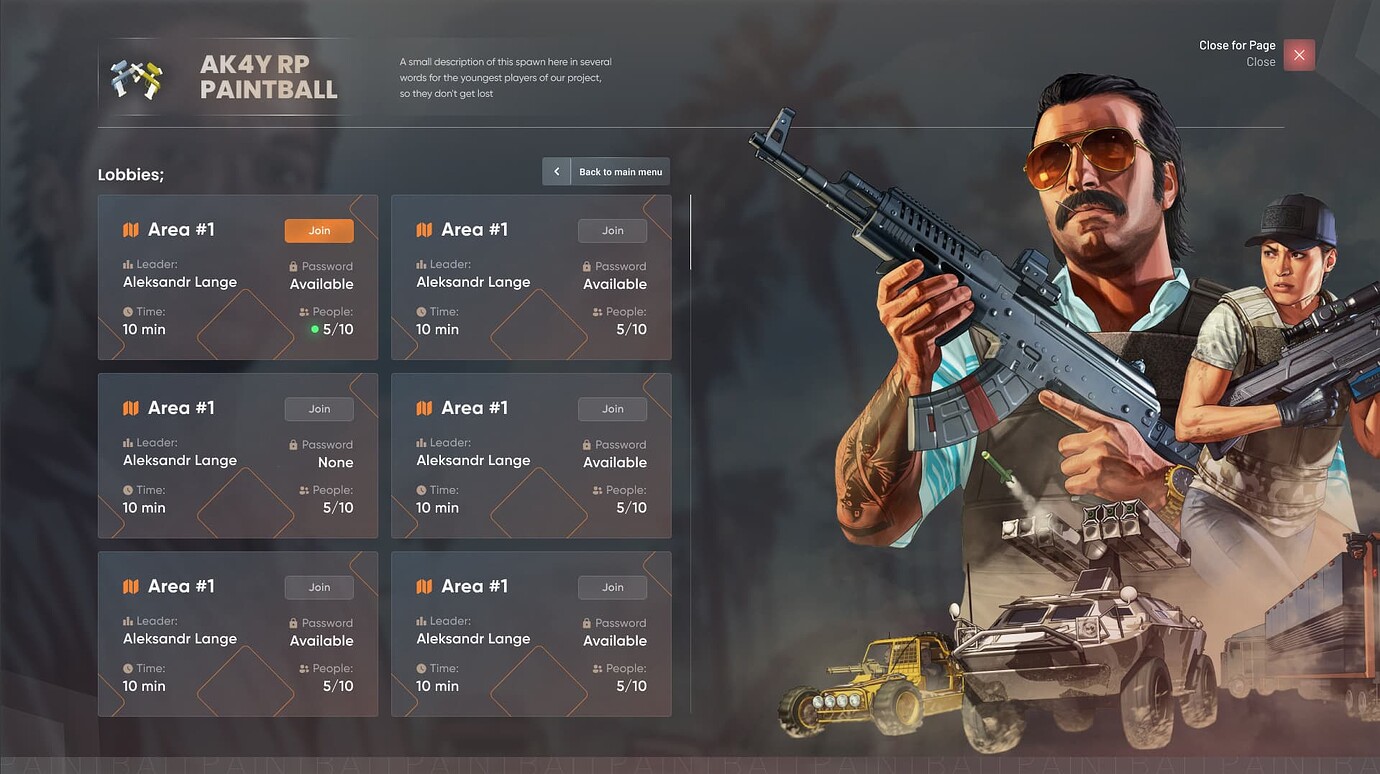This screenshot has width=1380, height=774.
Task: Click the Close text label
Action: 1261,61
